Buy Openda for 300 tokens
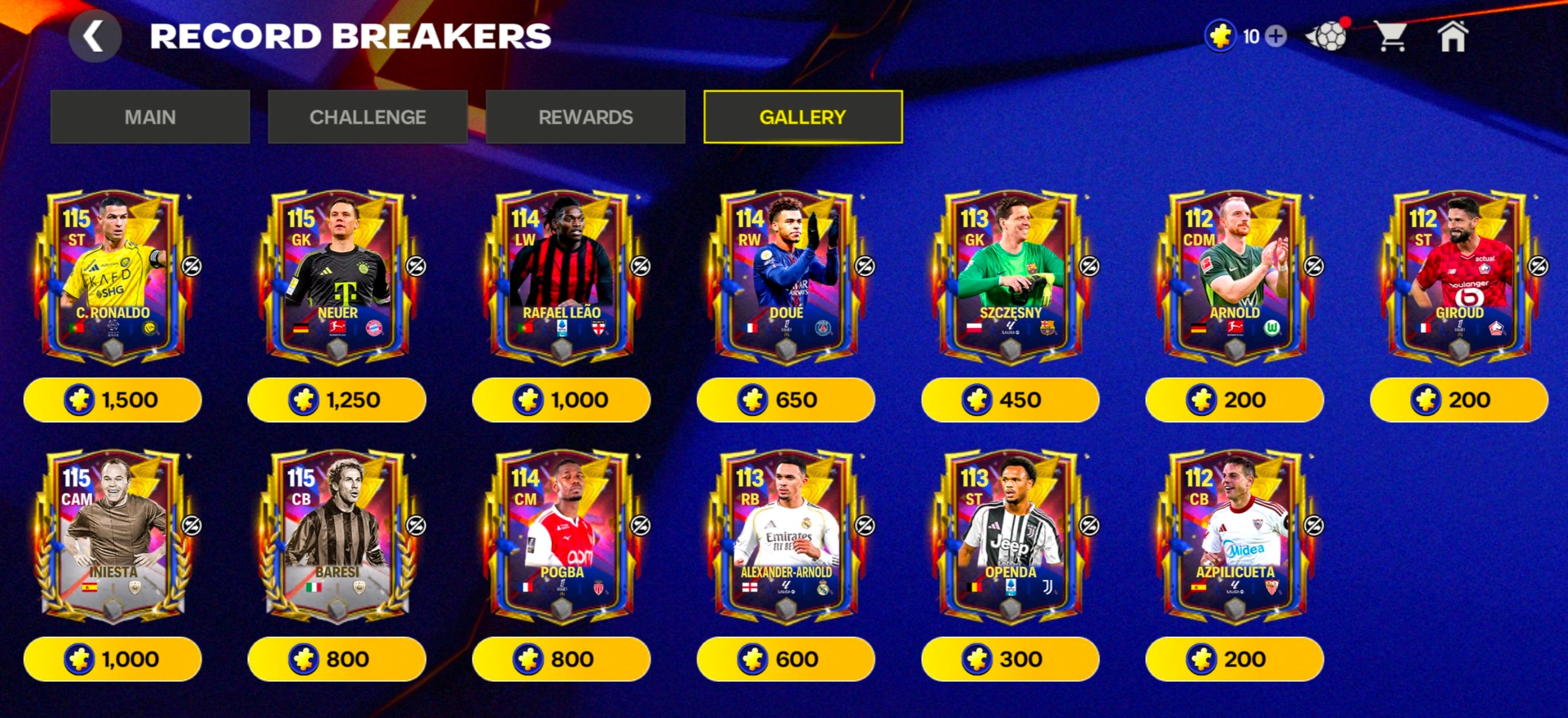The height and width of the screenshot is (718, 1568). 1010,659
